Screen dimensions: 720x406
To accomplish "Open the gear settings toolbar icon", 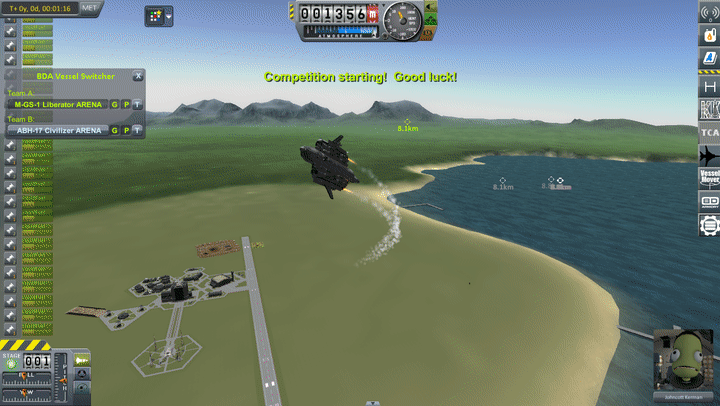I will coord(708,224).
